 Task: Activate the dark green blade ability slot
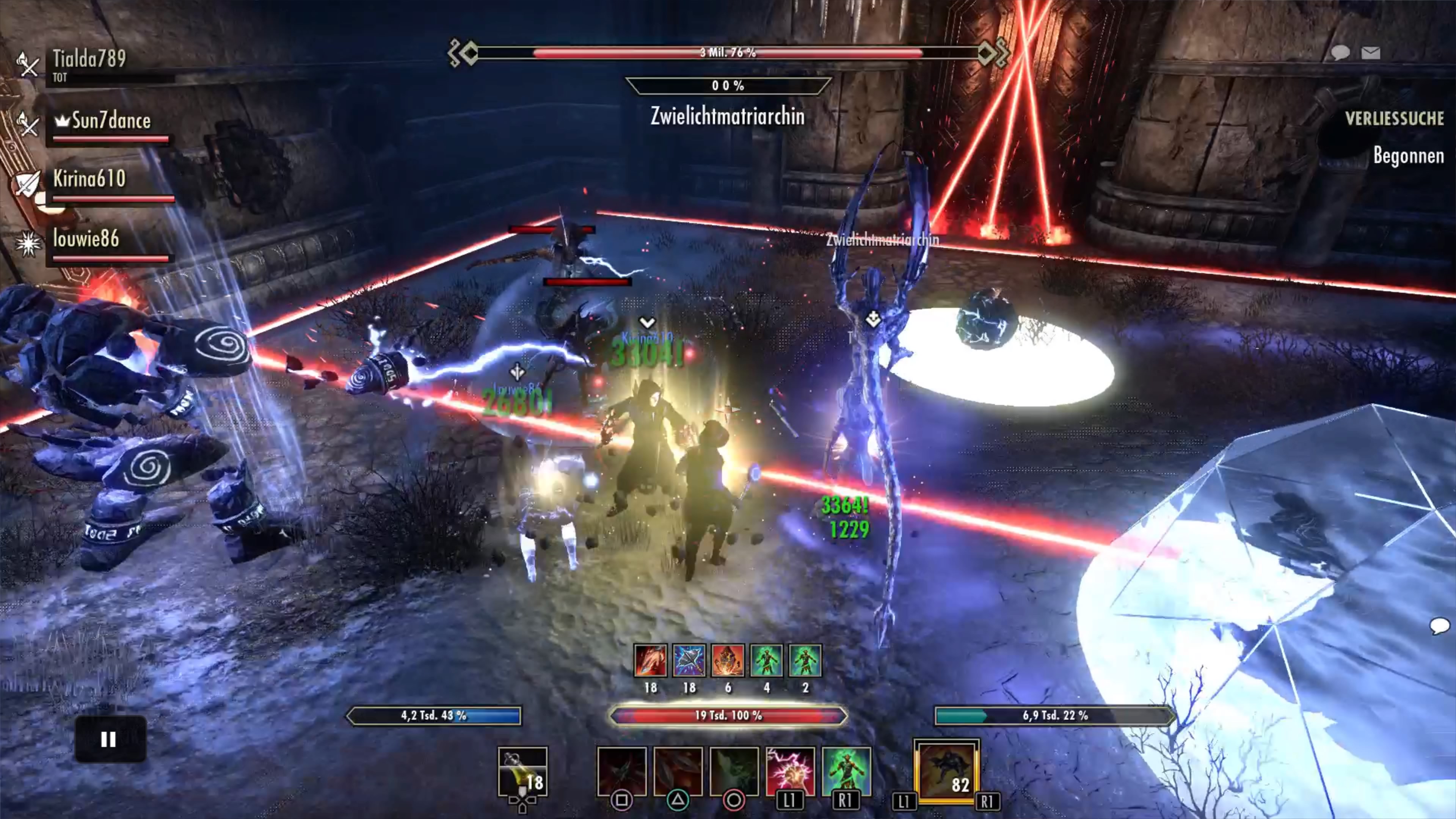pos(734,771)
